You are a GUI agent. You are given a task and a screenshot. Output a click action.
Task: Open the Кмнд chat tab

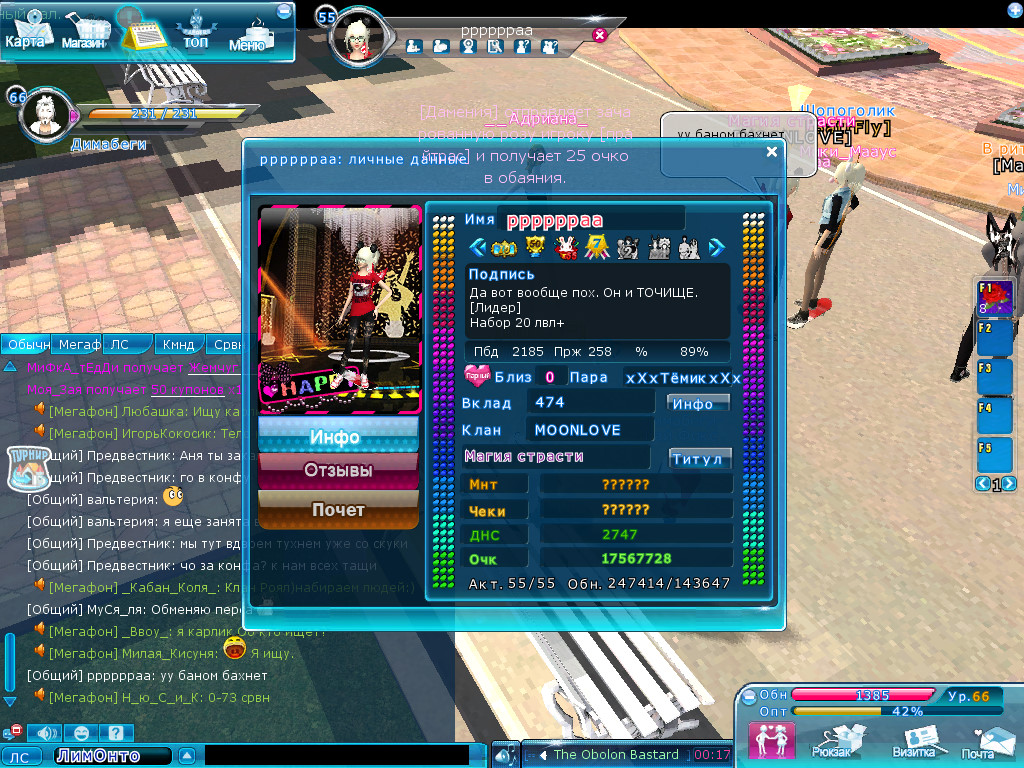(178, 345)
